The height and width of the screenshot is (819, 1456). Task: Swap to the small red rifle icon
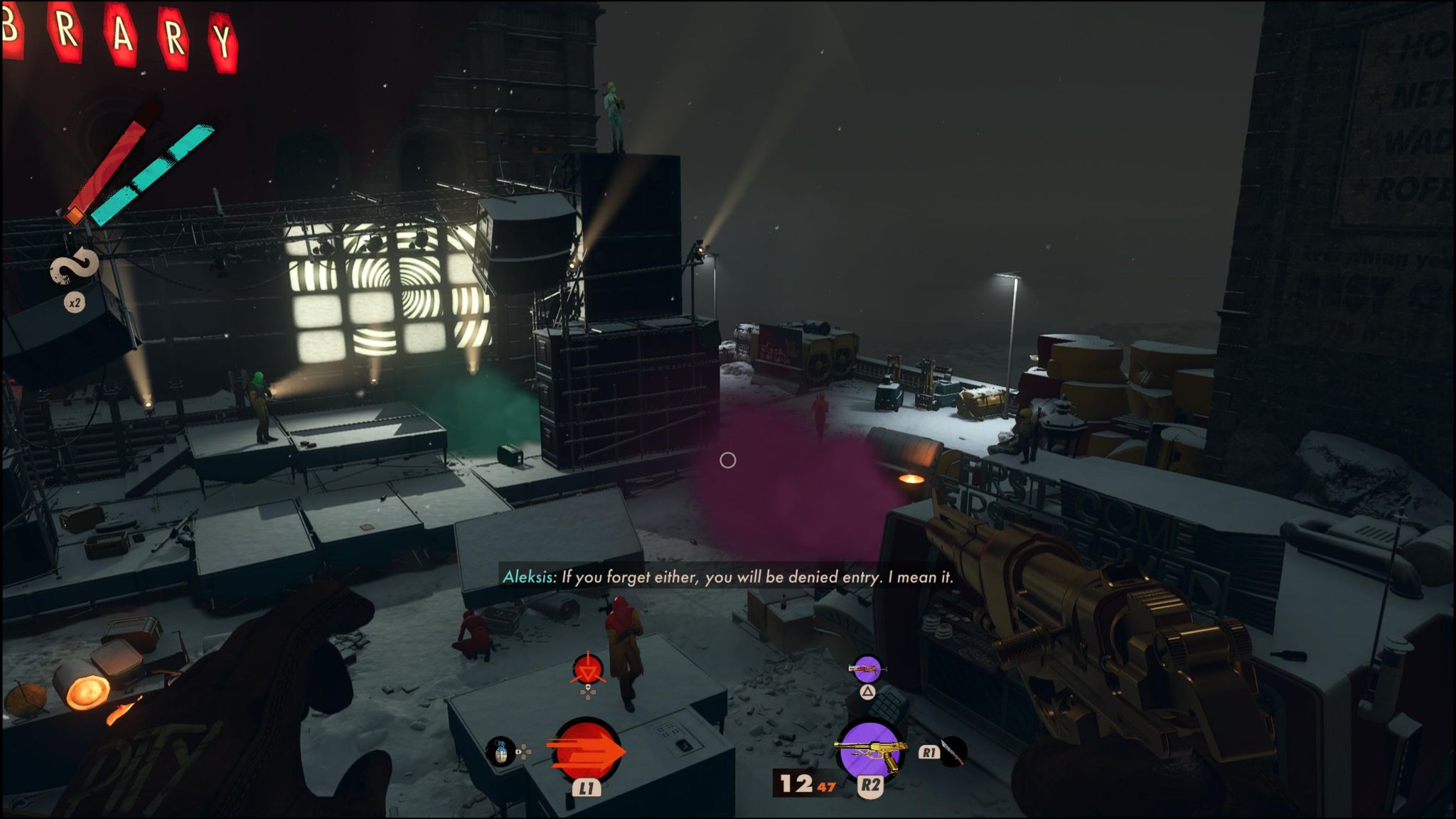867,668
